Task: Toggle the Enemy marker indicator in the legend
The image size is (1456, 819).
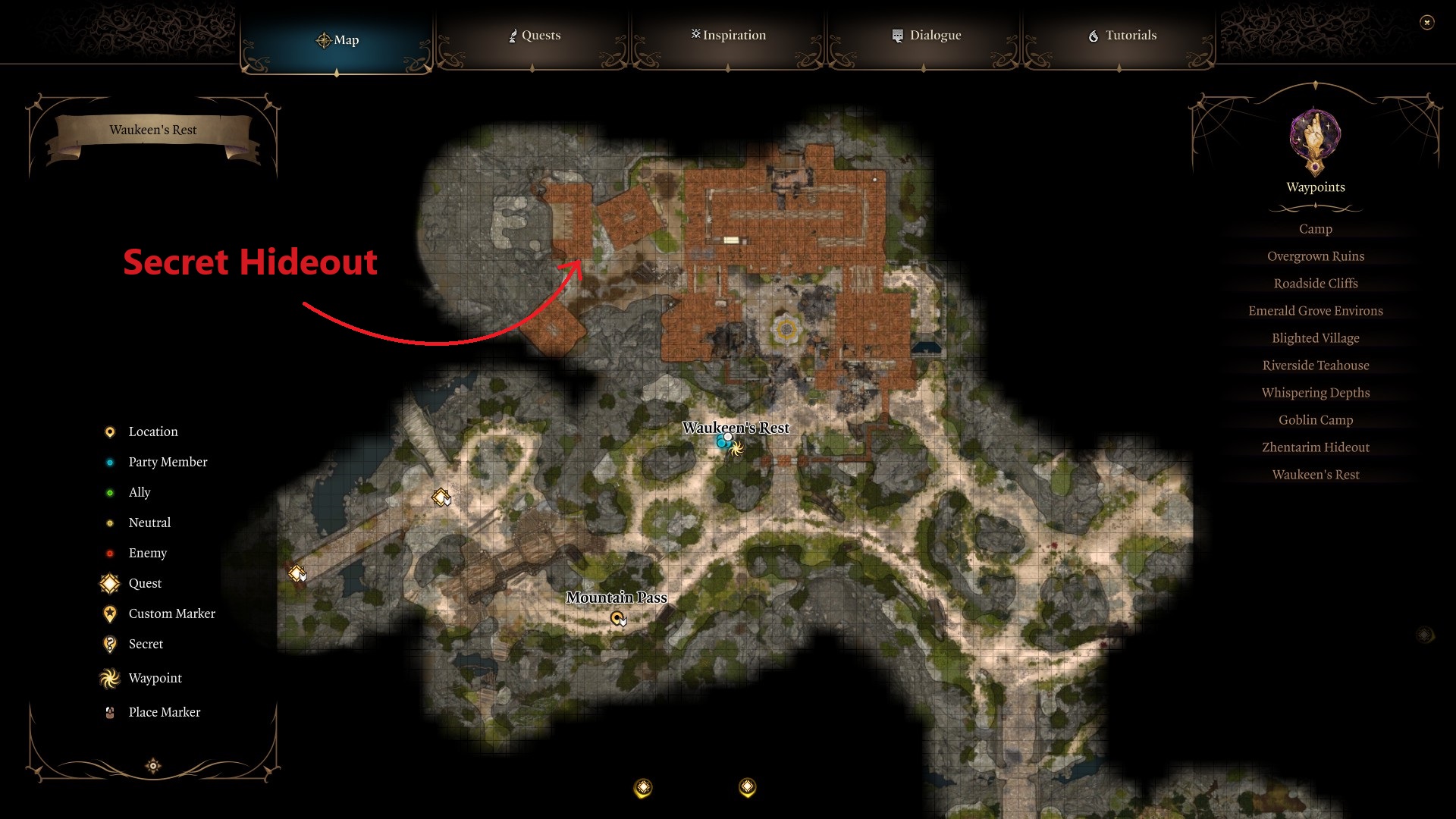Action: tap(110, 553)
